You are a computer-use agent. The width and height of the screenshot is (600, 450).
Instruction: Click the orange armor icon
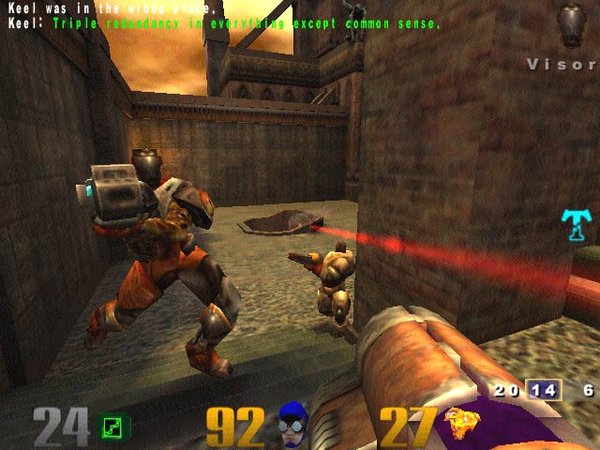click(462, 425)
